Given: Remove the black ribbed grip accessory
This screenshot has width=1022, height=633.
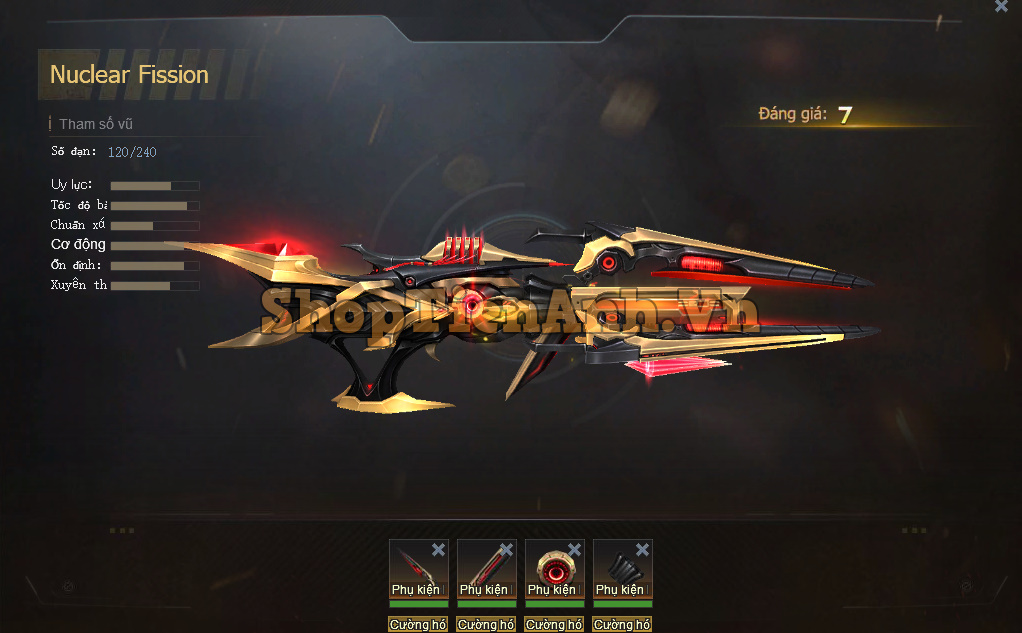Looking at the screenshot, I should (642, 550).
